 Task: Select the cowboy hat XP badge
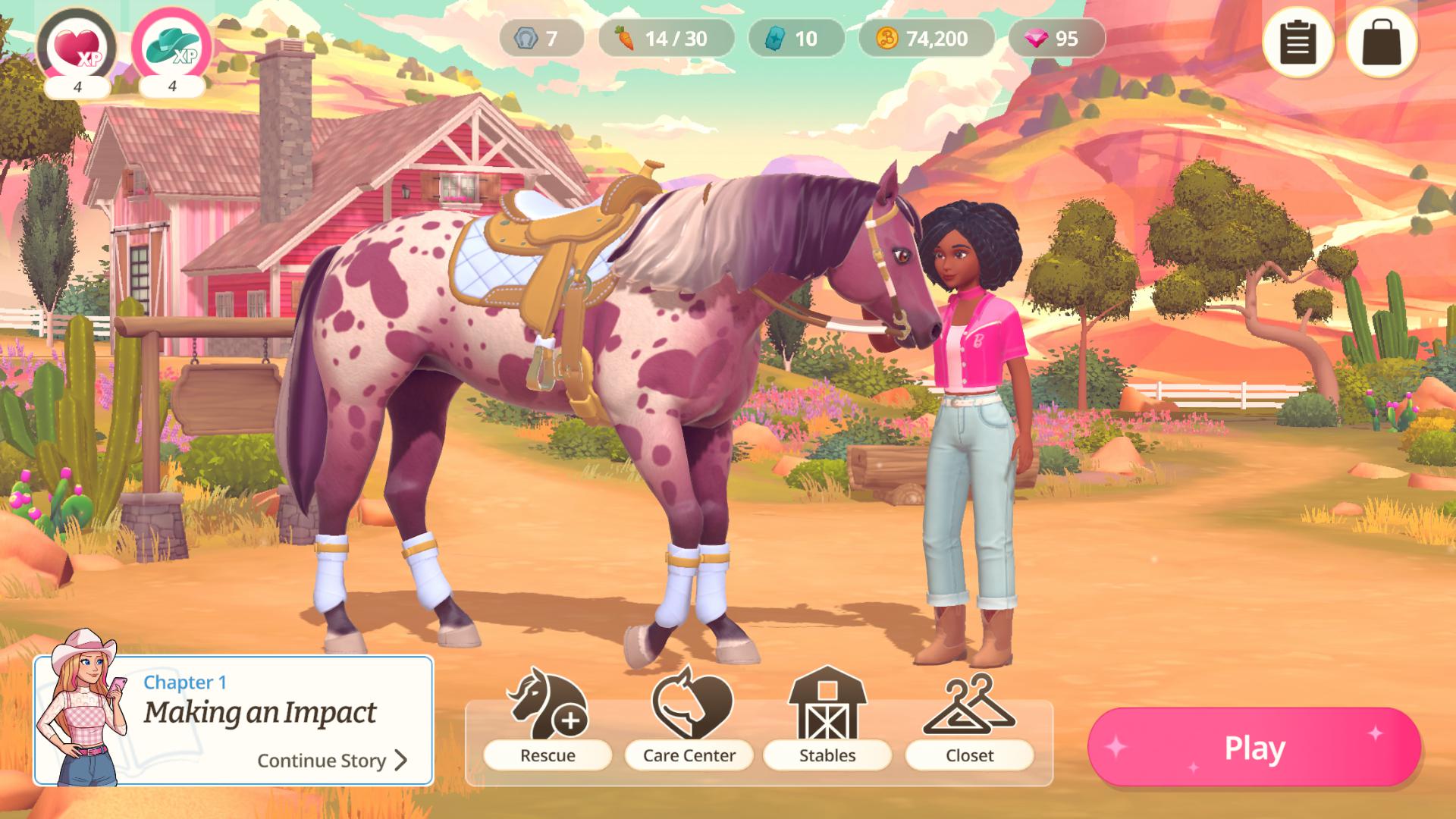coord(172,47)
